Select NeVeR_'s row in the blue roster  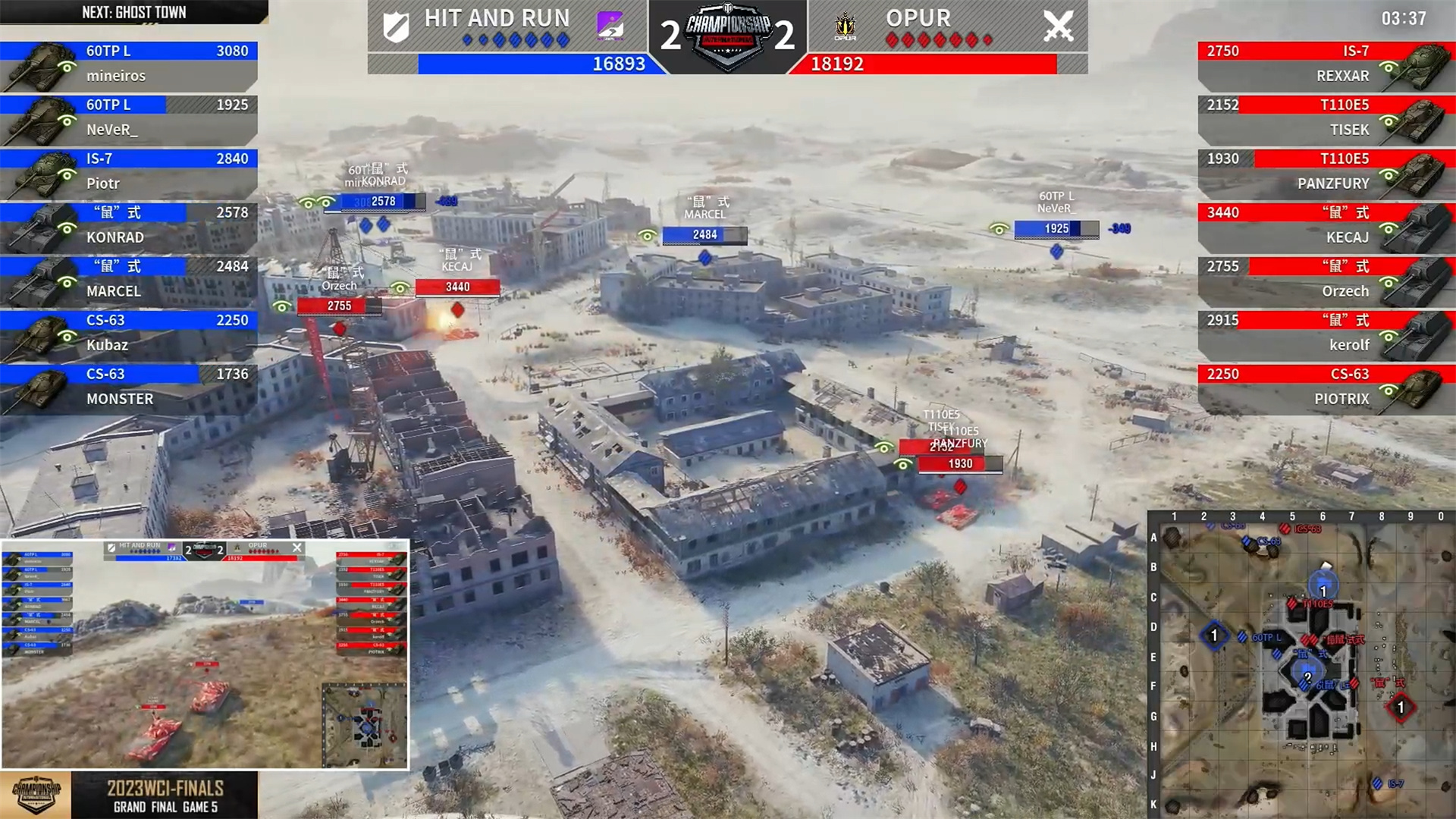(x=129, y=118)
